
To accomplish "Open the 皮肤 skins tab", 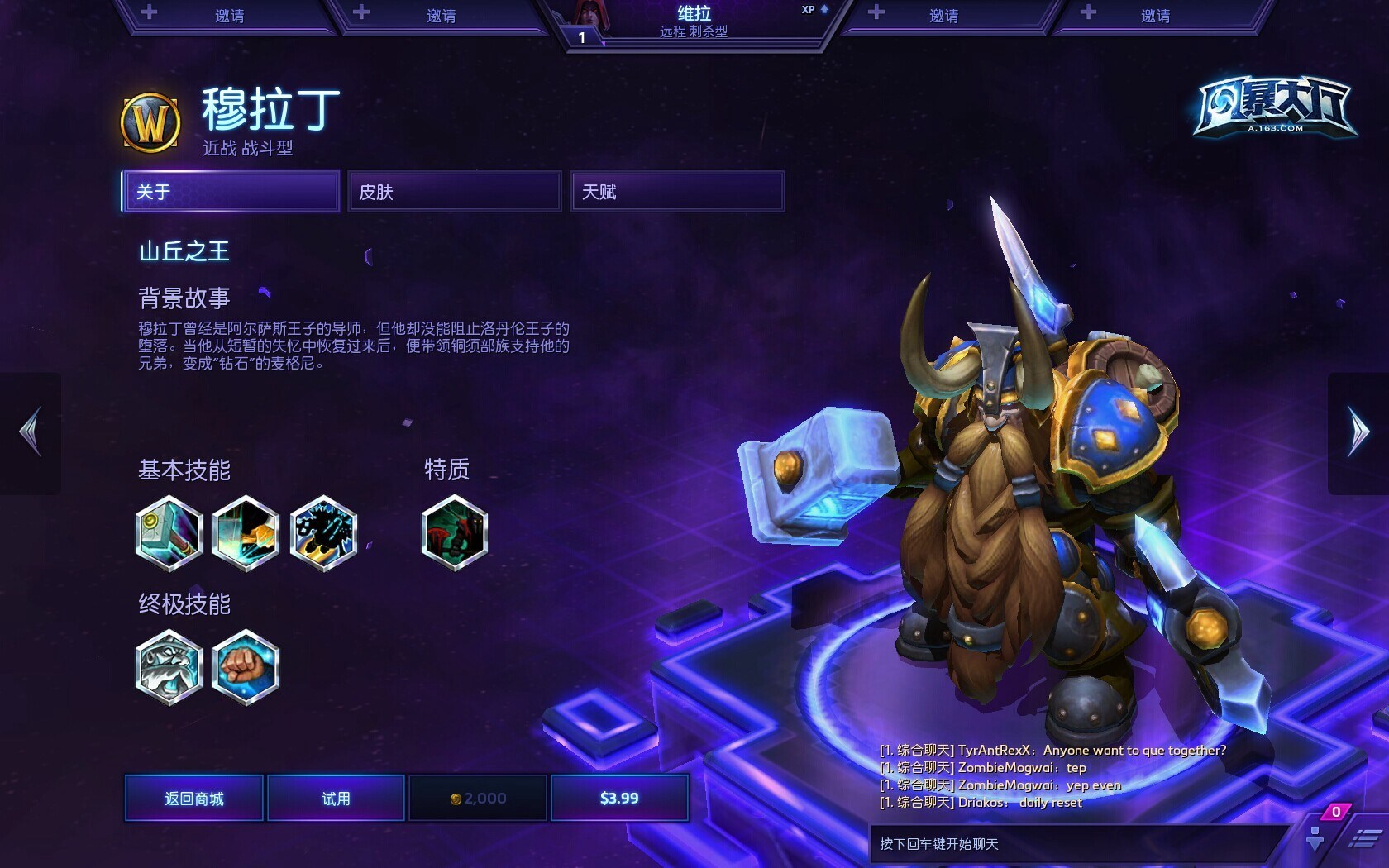I will tap(455, 192).
